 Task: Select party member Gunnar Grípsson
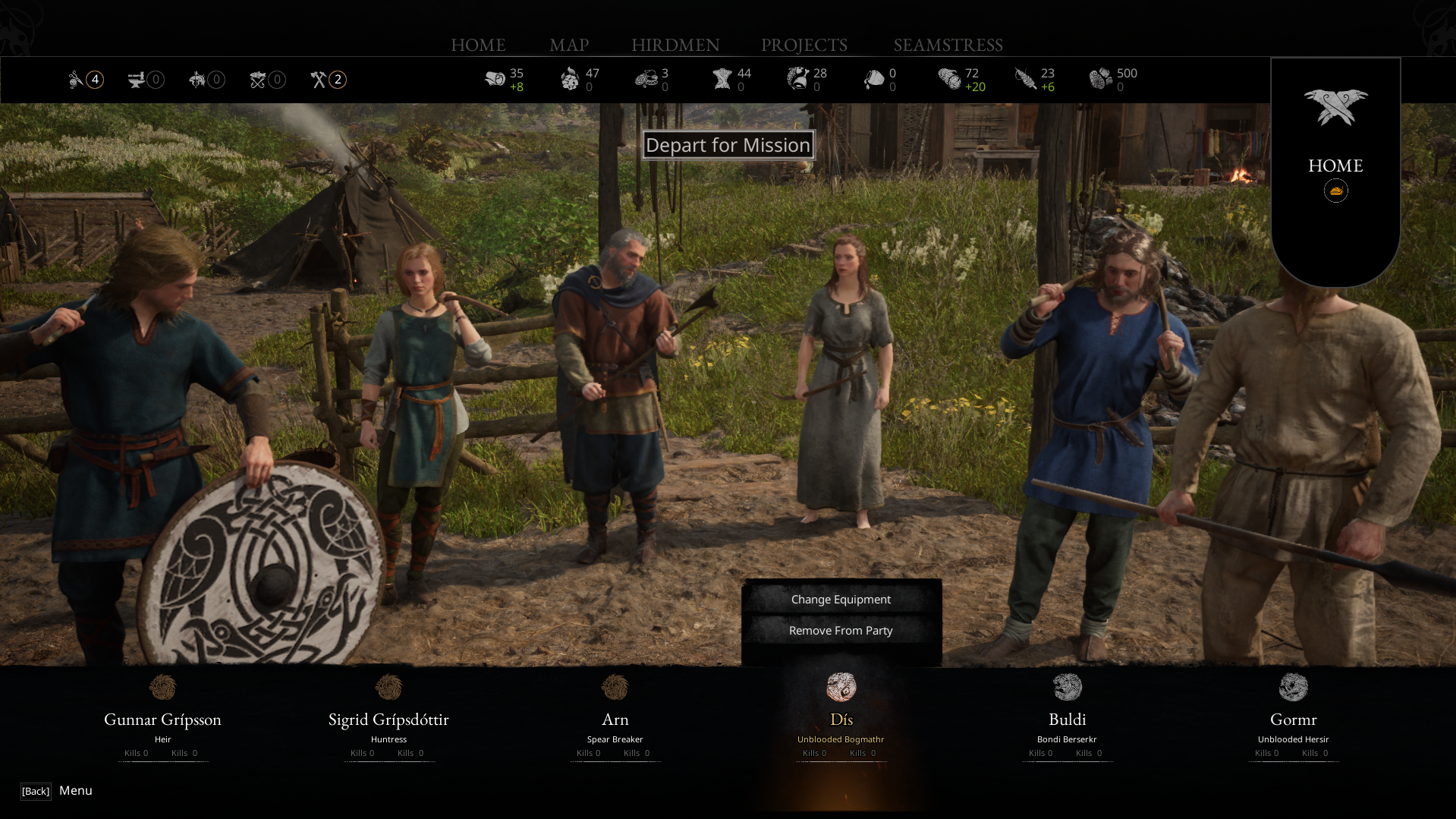(x=162, y=719)
